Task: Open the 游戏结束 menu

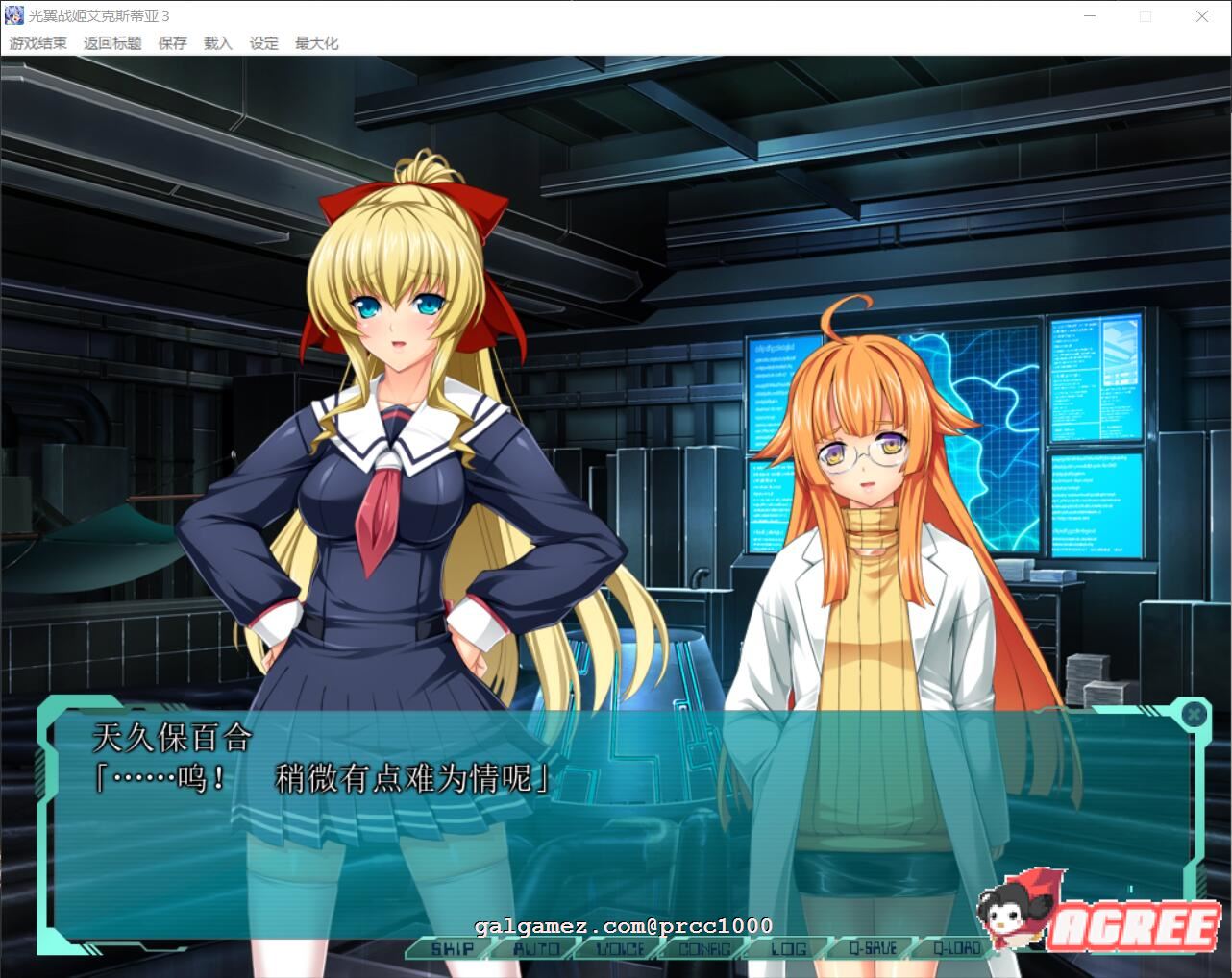Action: coord(38,43)
